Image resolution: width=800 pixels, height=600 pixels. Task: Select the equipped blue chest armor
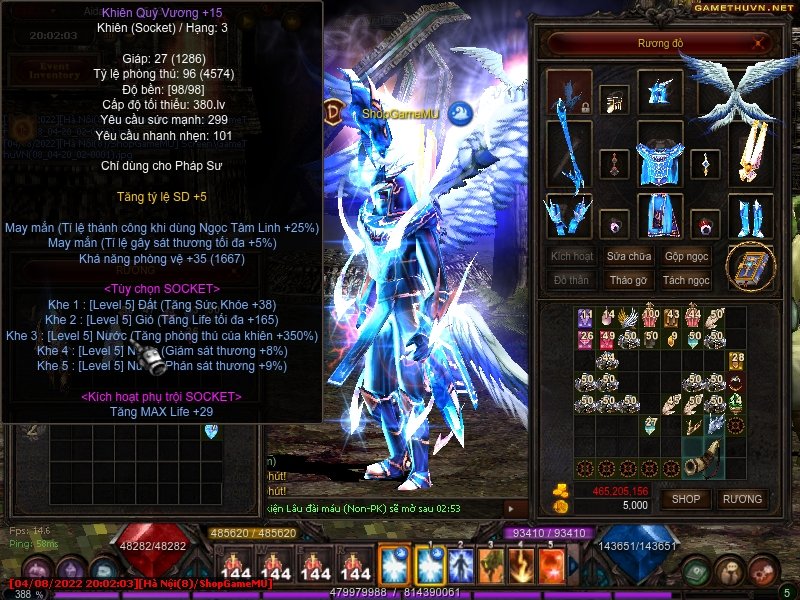pyautogui.click(x=660, y=155)
